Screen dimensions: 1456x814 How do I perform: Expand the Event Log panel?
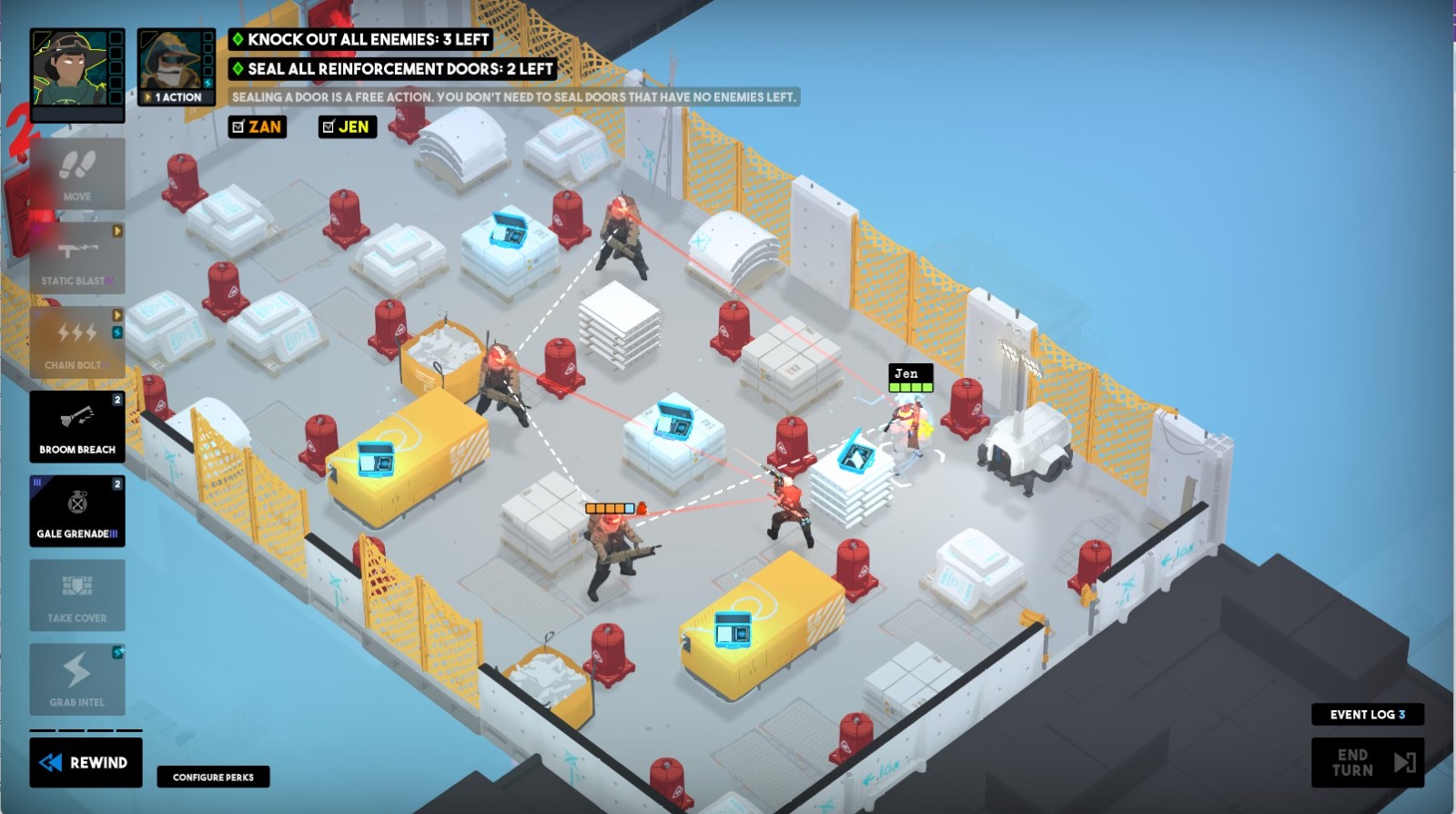click(x=1367, y=715)
